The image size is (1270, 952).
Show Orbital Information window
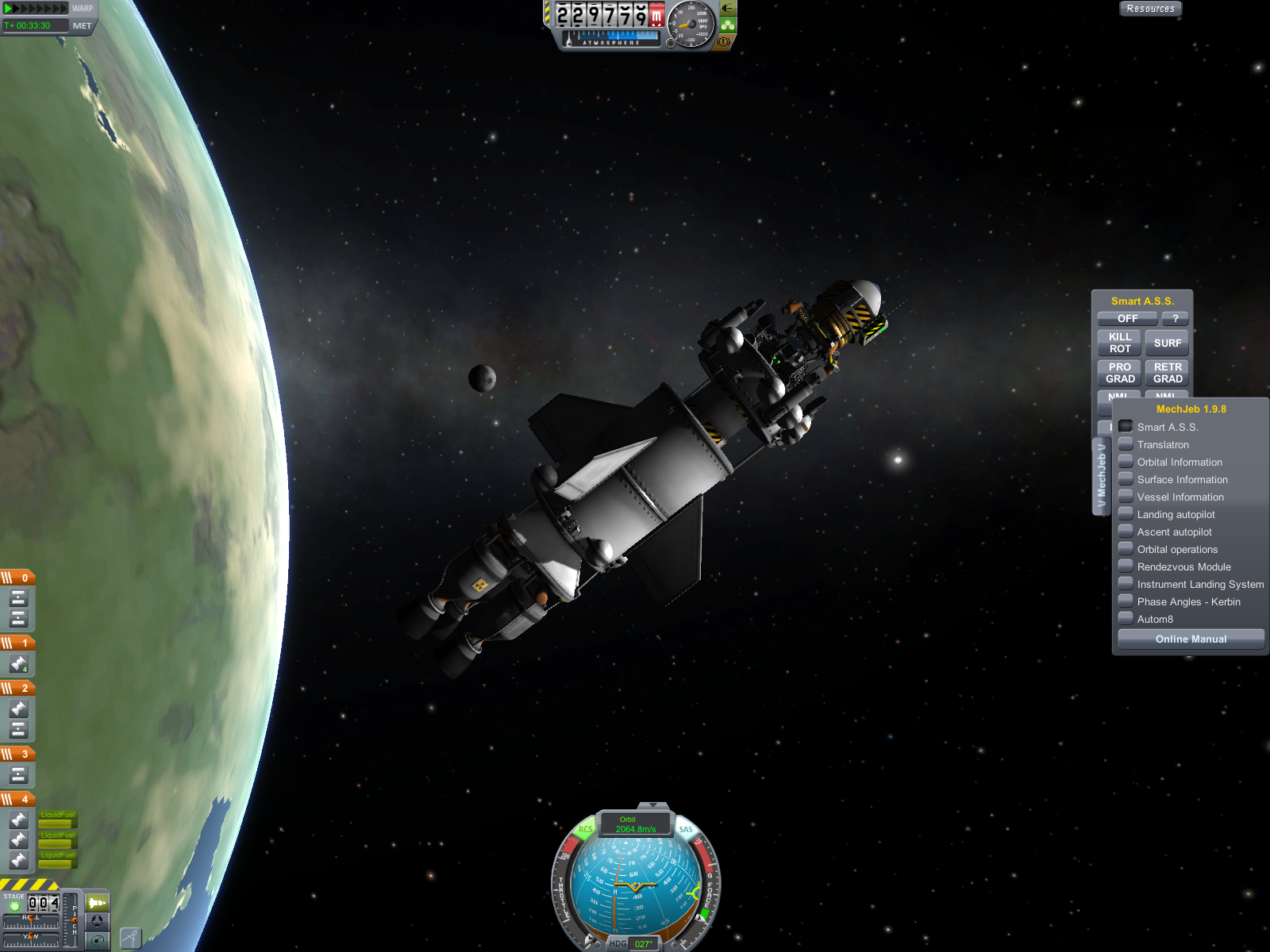click(x=1126, y=462)
